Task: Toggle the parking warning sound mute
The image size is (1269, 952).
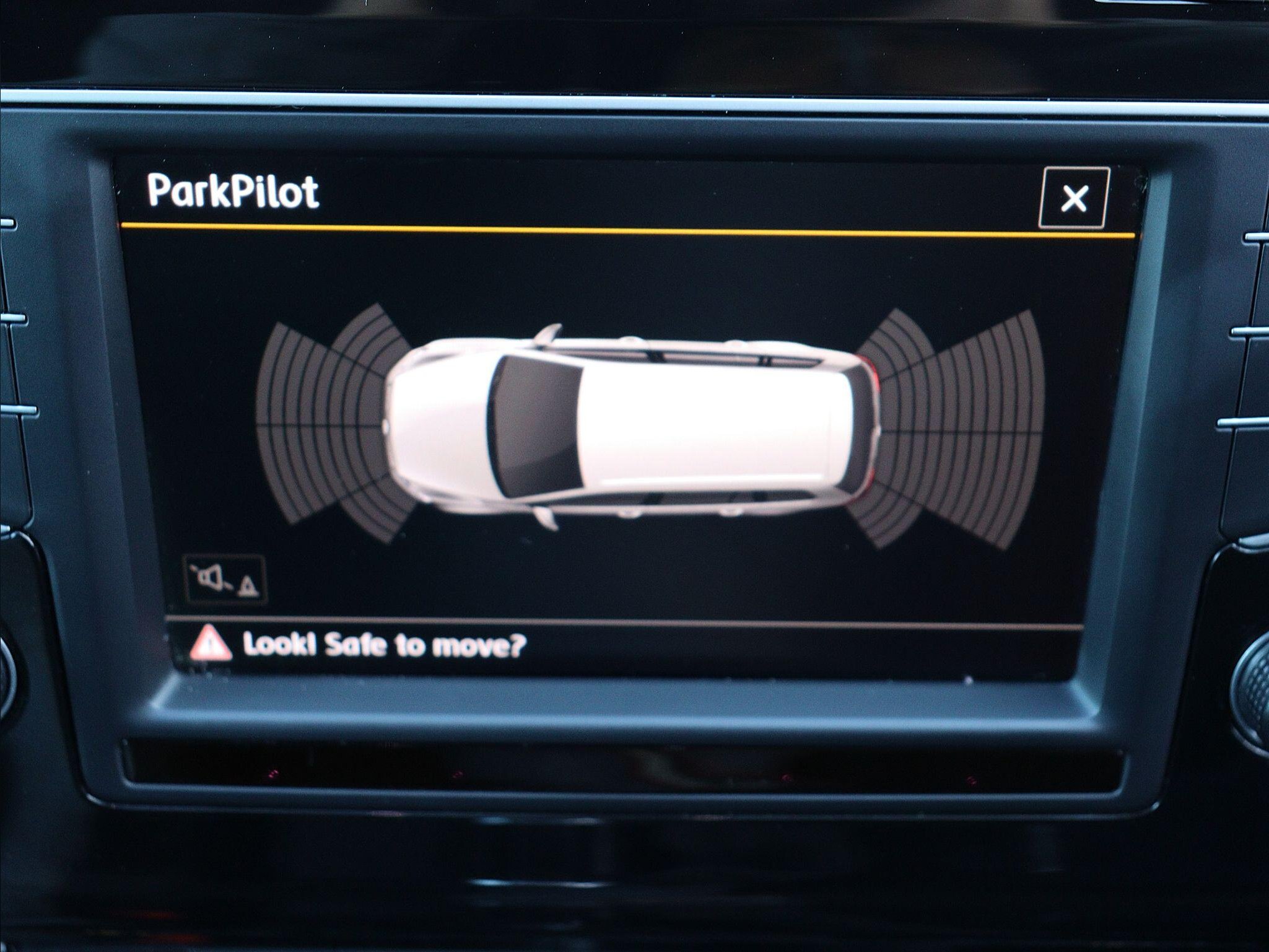Action: point(225,580)
